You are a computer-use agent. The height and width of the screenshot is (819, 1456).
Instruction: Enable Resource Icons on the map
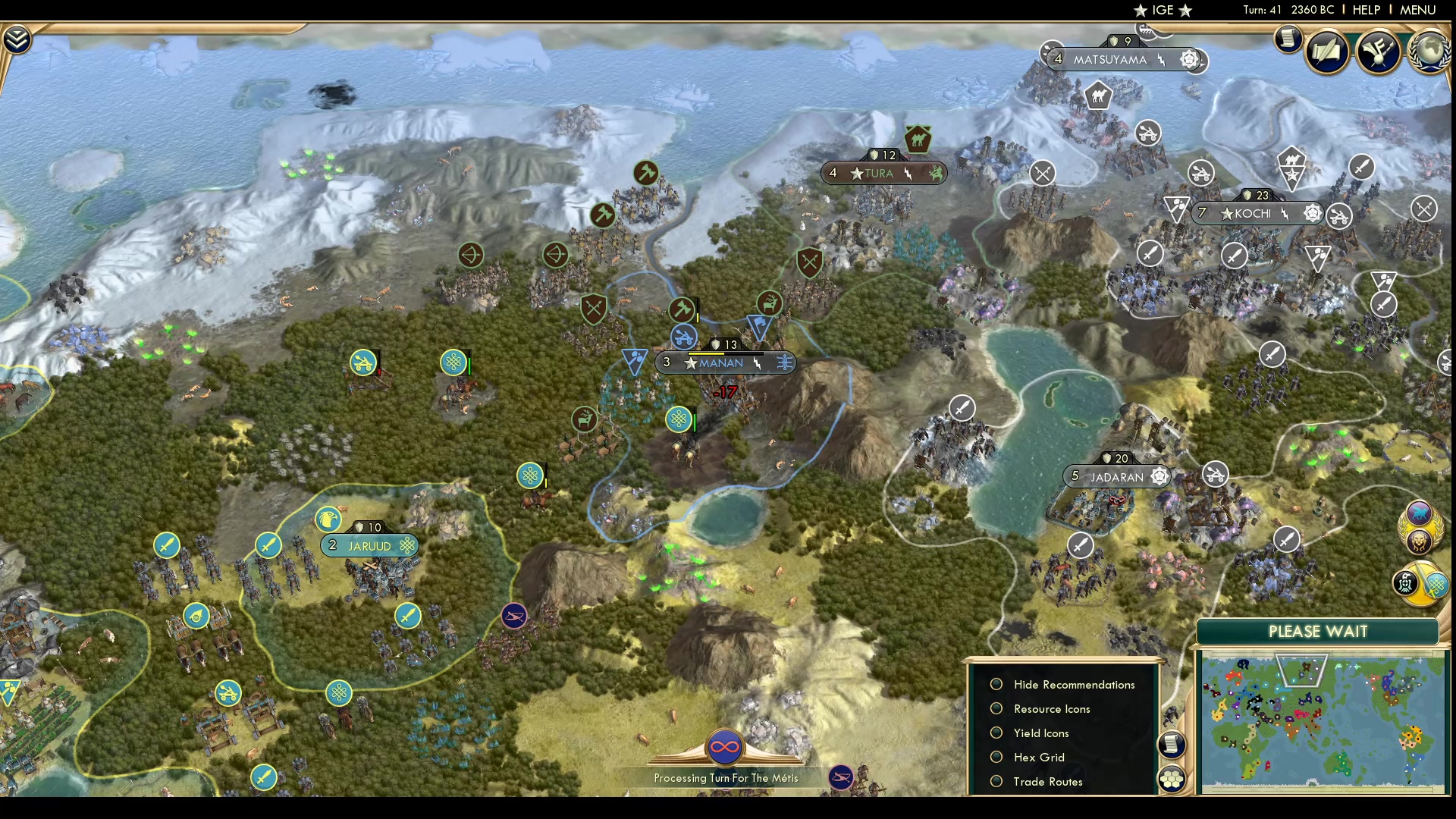[x=996, y=708]
